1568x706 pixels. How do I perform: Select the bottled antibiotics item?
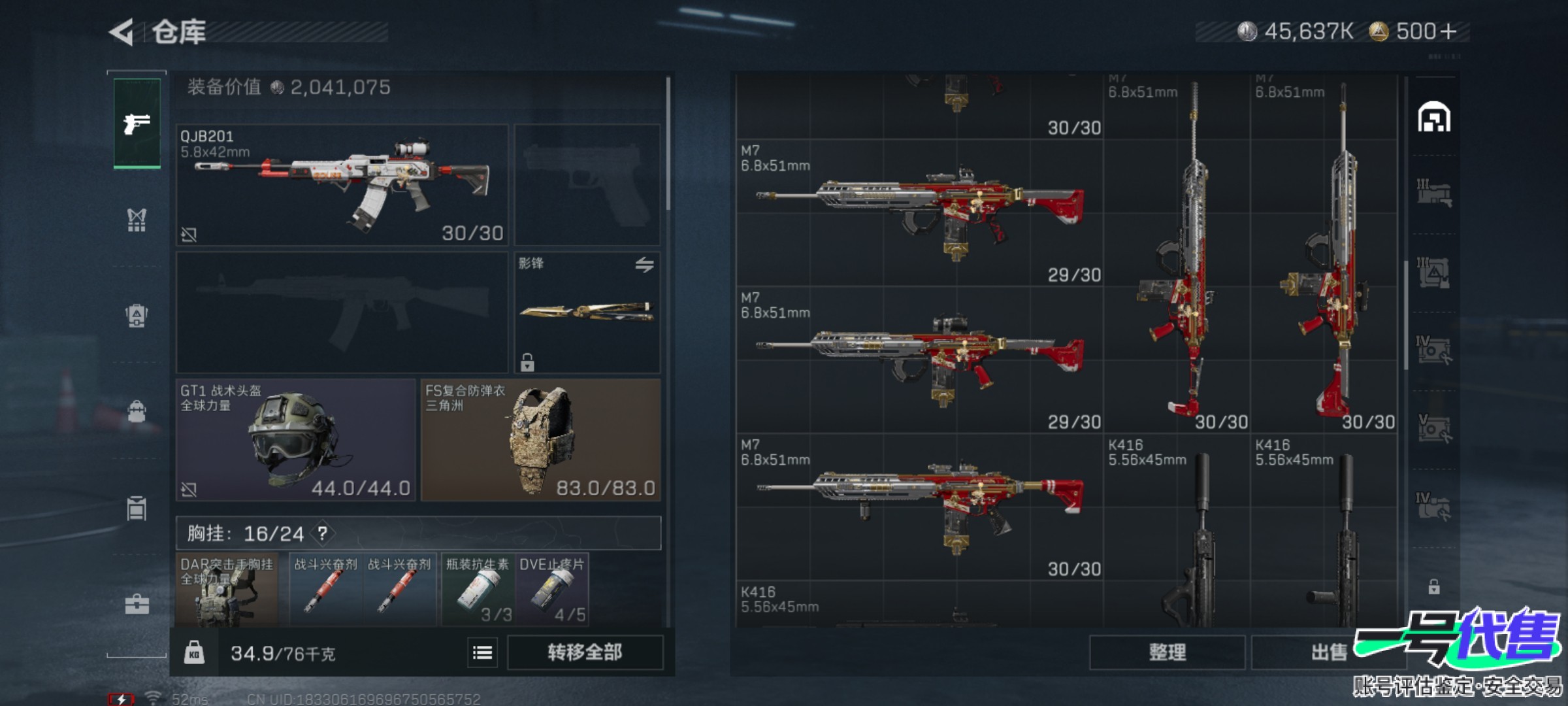tap(478, 590)
